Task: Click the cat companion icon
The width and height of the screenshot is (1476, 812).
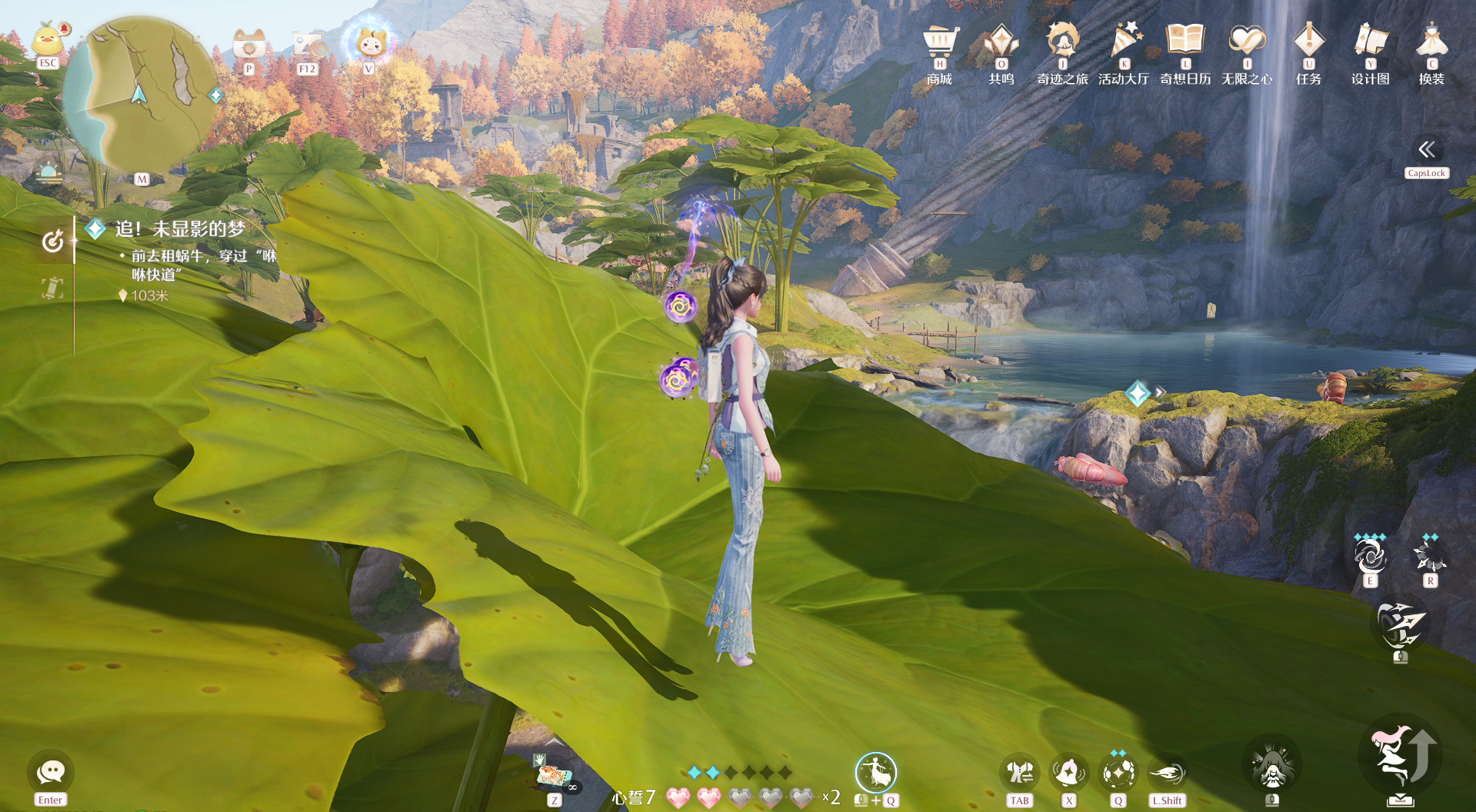Action: [x=369, y=43]
